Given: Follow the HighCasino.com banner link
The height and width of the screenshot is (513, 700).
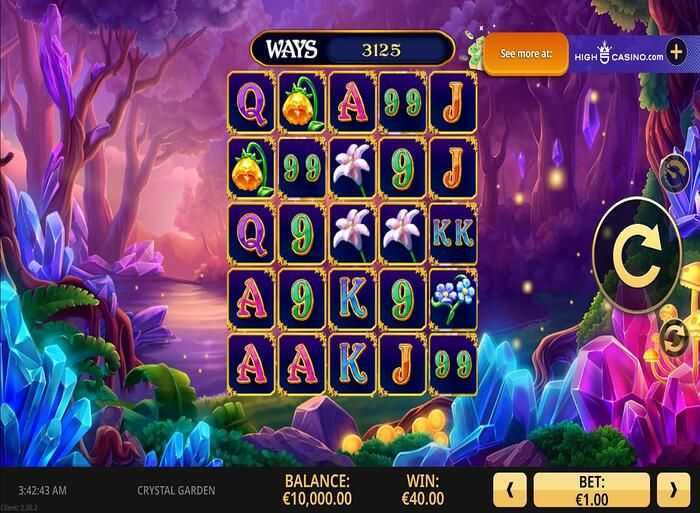Looking at the screenshot, I should point(618,56).
